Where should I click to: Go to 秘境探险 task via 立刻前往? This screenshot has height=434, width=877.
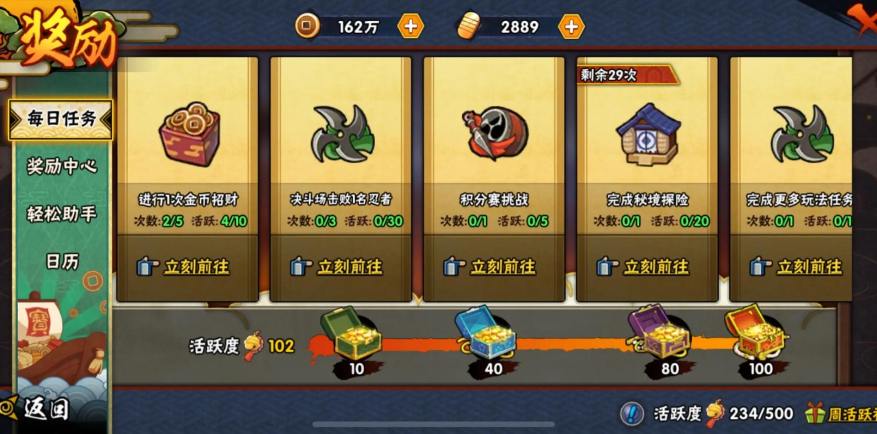click(x=646, y=267)
